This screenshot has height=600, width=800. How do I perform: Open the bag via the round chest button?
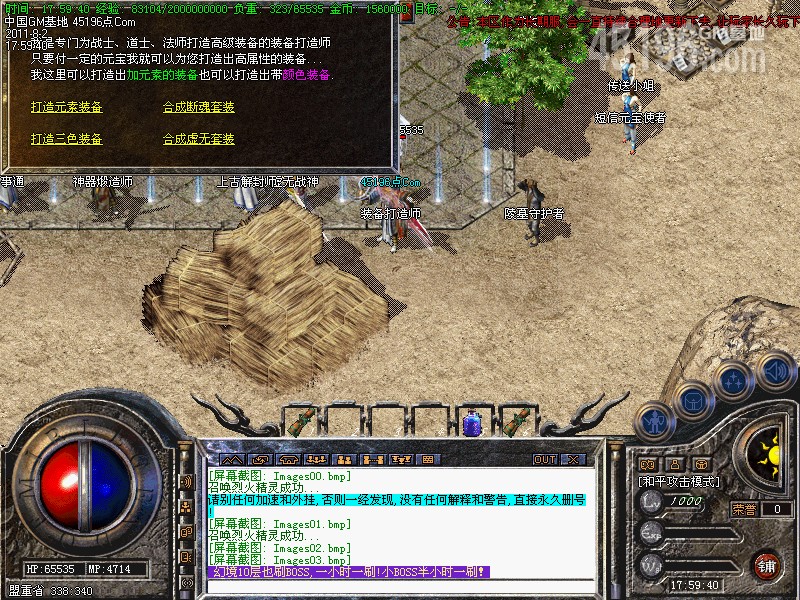pos(691,400)
